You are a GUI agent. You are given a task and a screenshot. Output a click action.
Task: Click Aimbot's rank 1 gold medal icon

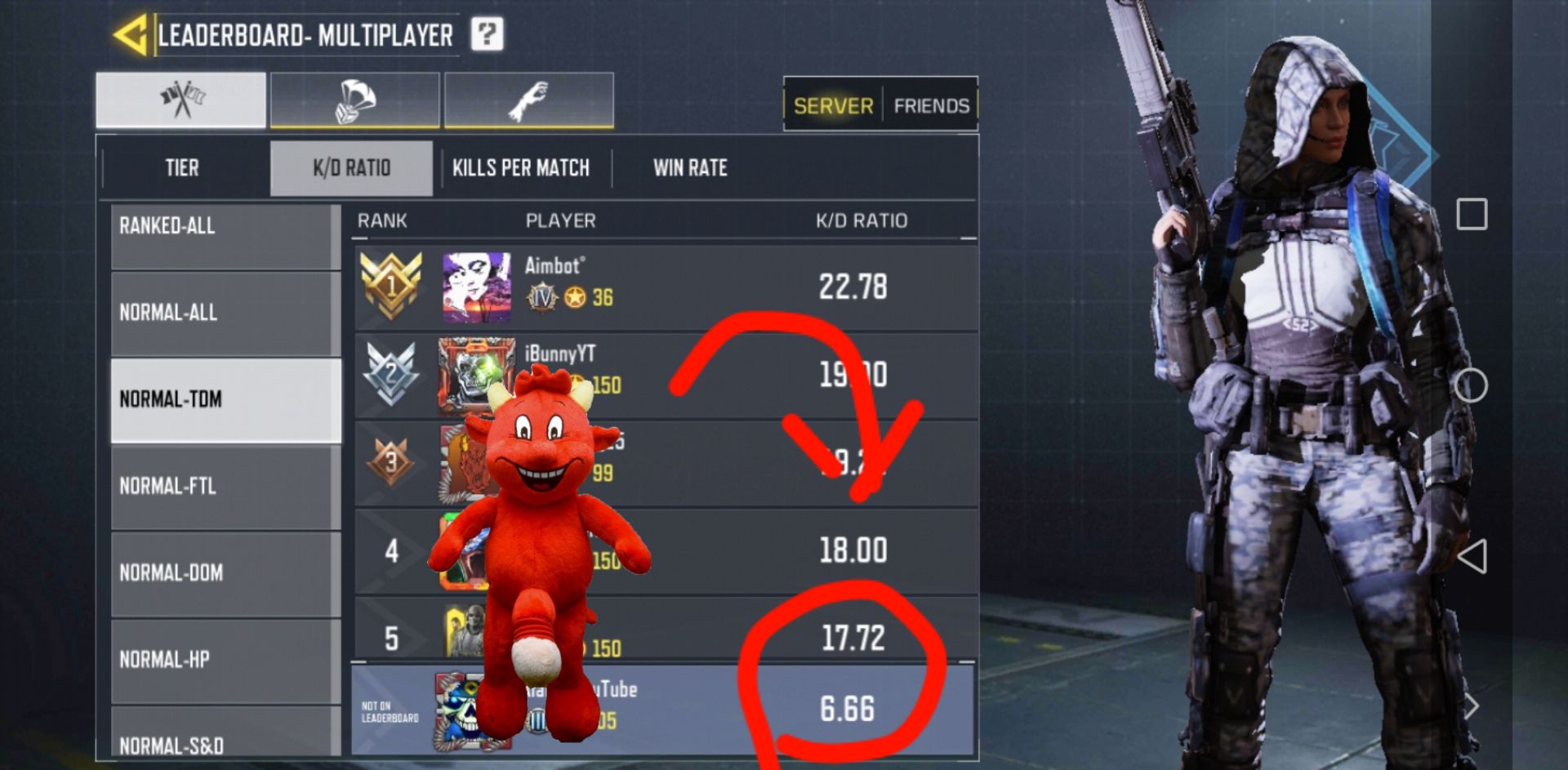393,286
